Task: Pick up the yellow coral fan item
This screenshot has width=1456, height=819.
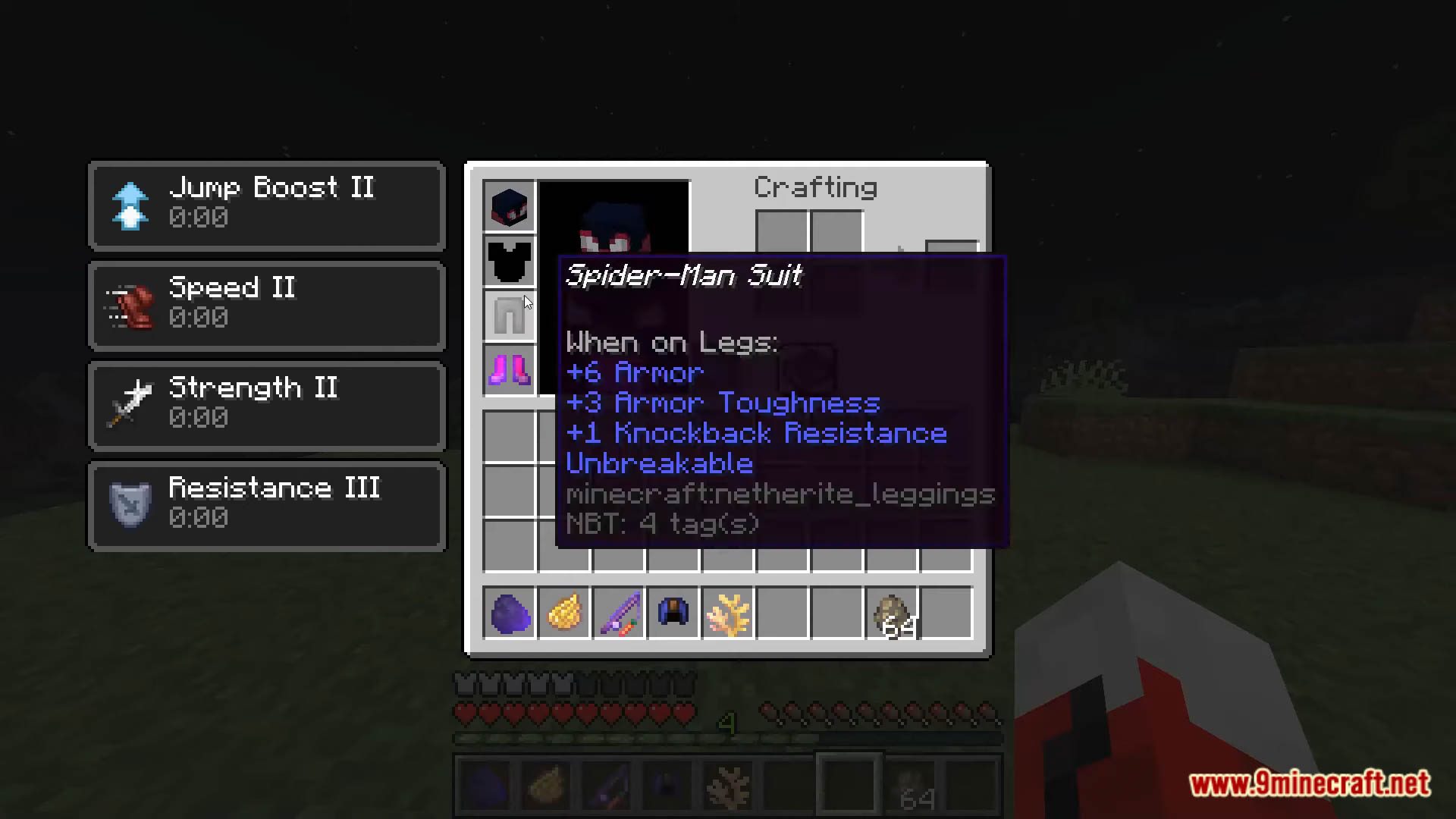Action: tap(727, 613)
